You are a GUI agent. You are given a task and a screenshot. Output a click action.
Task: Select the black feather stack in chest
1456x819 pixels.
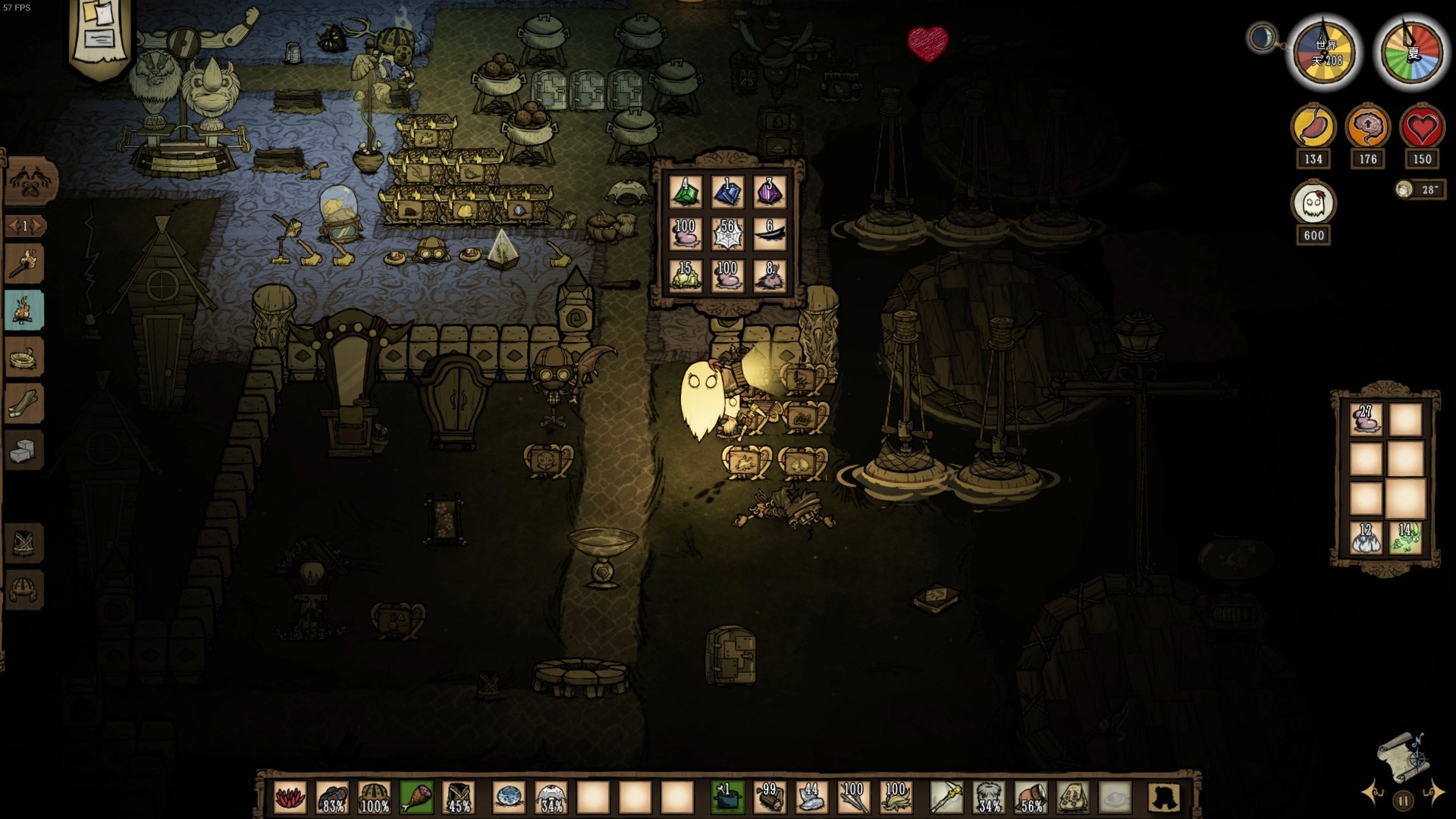770,234
